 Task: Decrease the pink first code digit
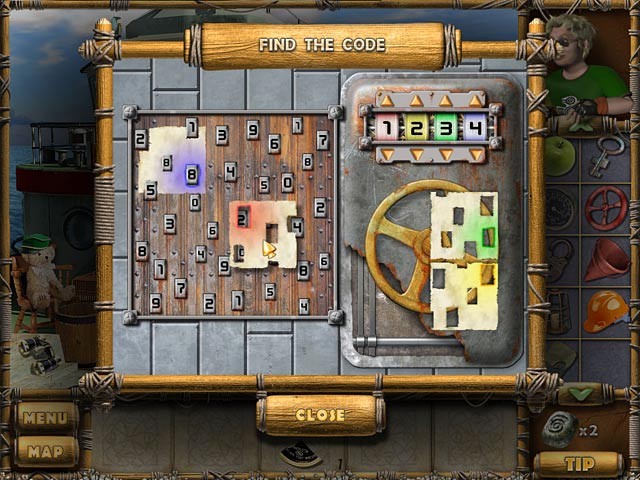point(387,154)
